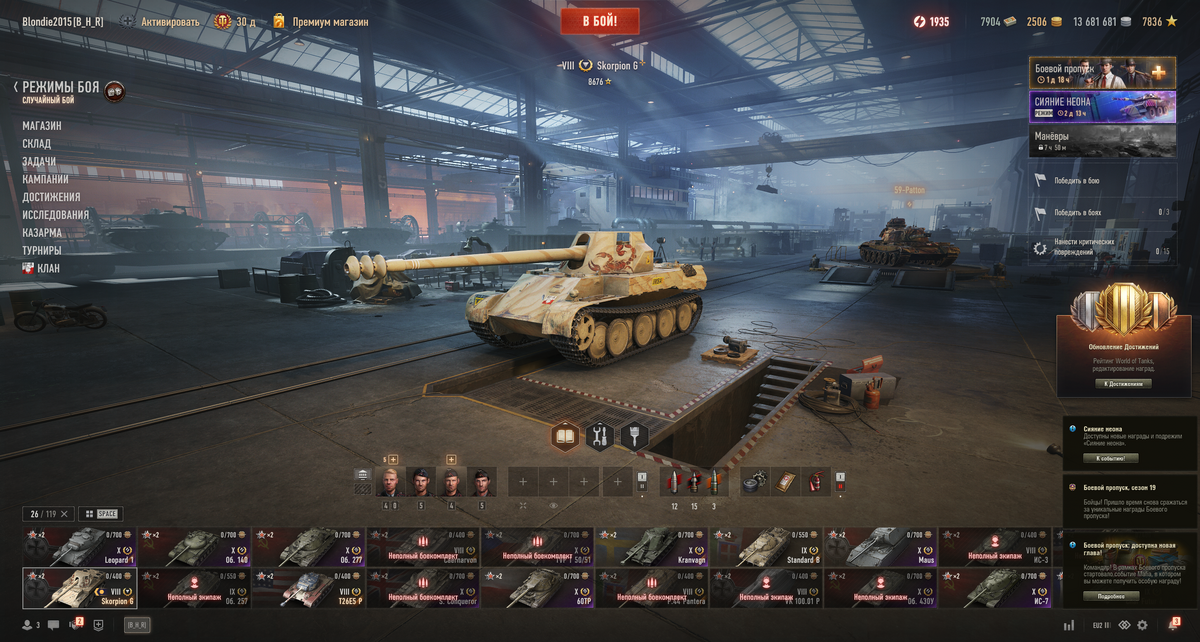Open the paintbrush exterior customization hexagon

[x=634, y=437]
